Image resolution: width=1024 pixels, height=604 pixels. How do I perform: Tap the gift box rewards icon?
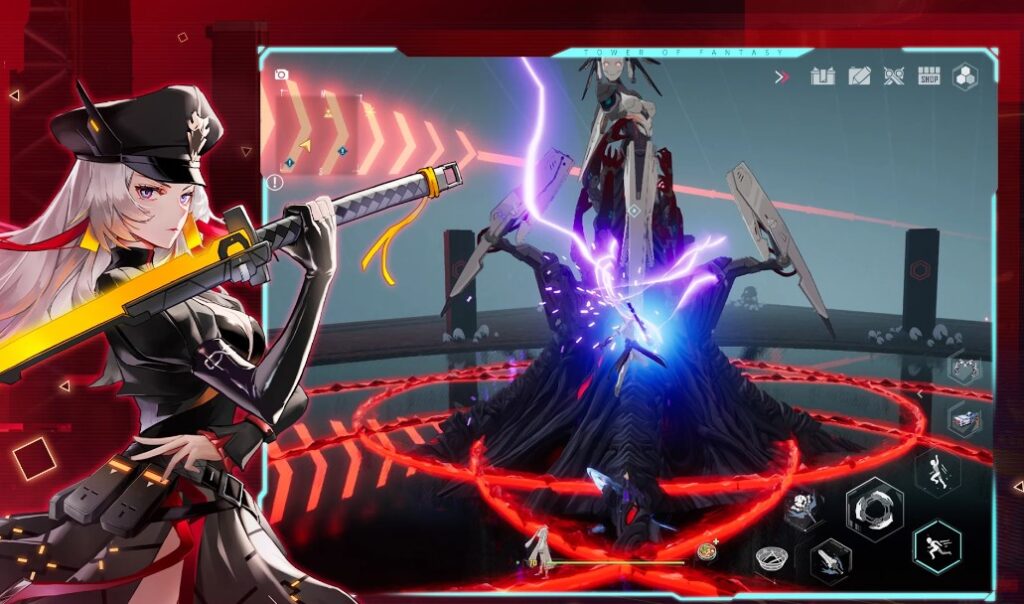click(822, 76)
